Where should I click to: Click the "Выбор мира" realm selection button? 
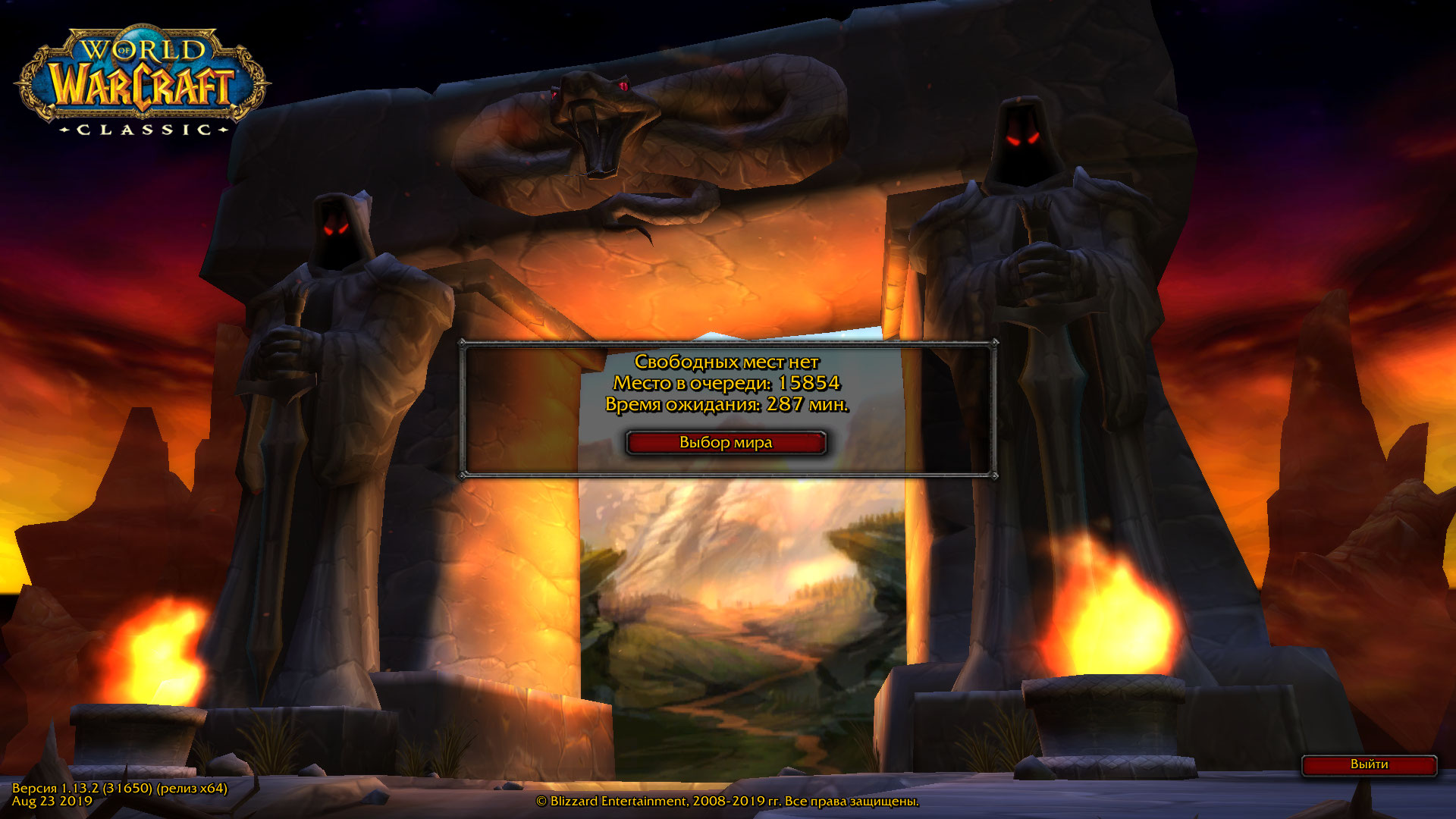(726, 443)
